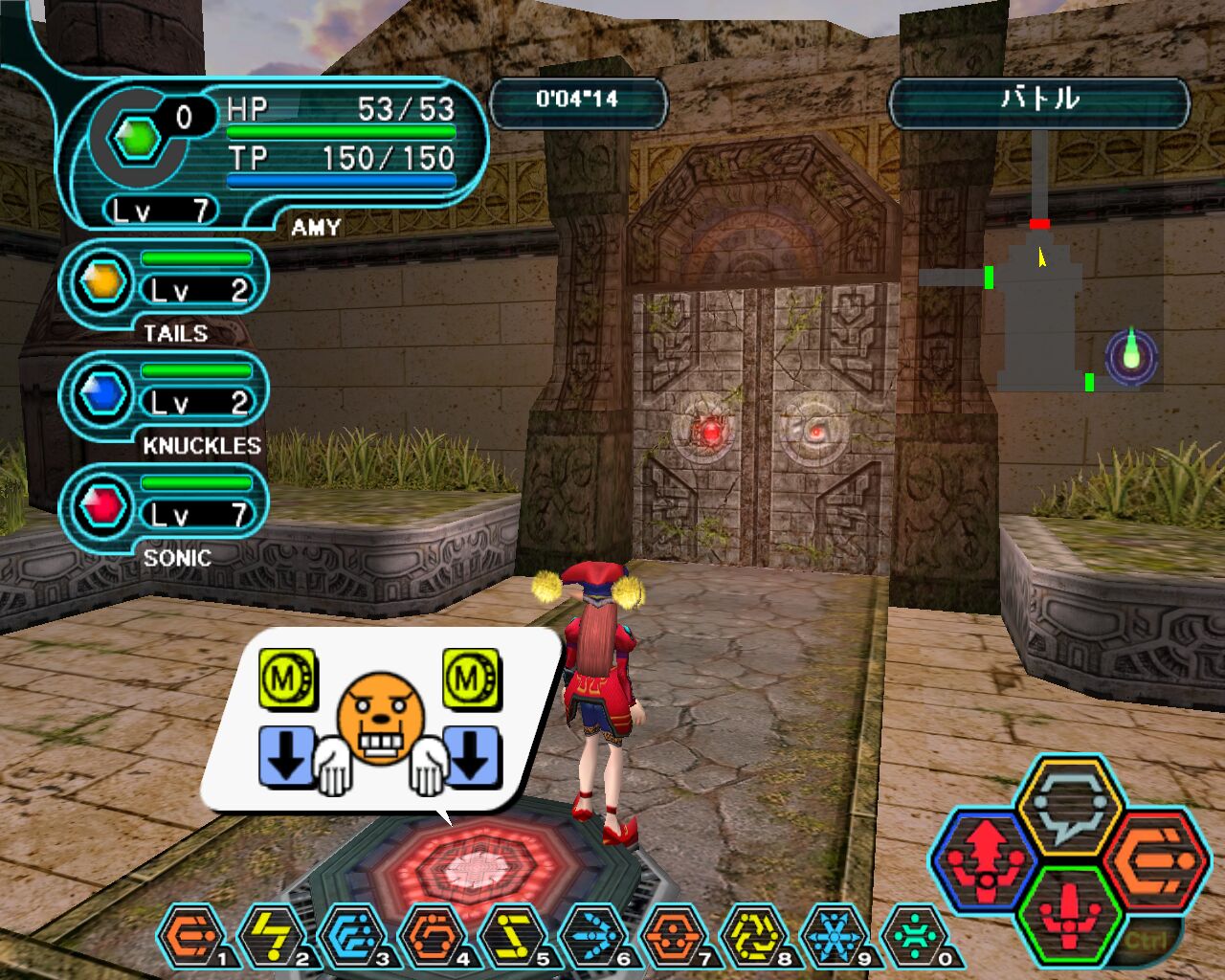Cast the blue arrow technique in slot 6
Image resolution: width=1225 pixels, height=980 pixels.
coord(592,936)
